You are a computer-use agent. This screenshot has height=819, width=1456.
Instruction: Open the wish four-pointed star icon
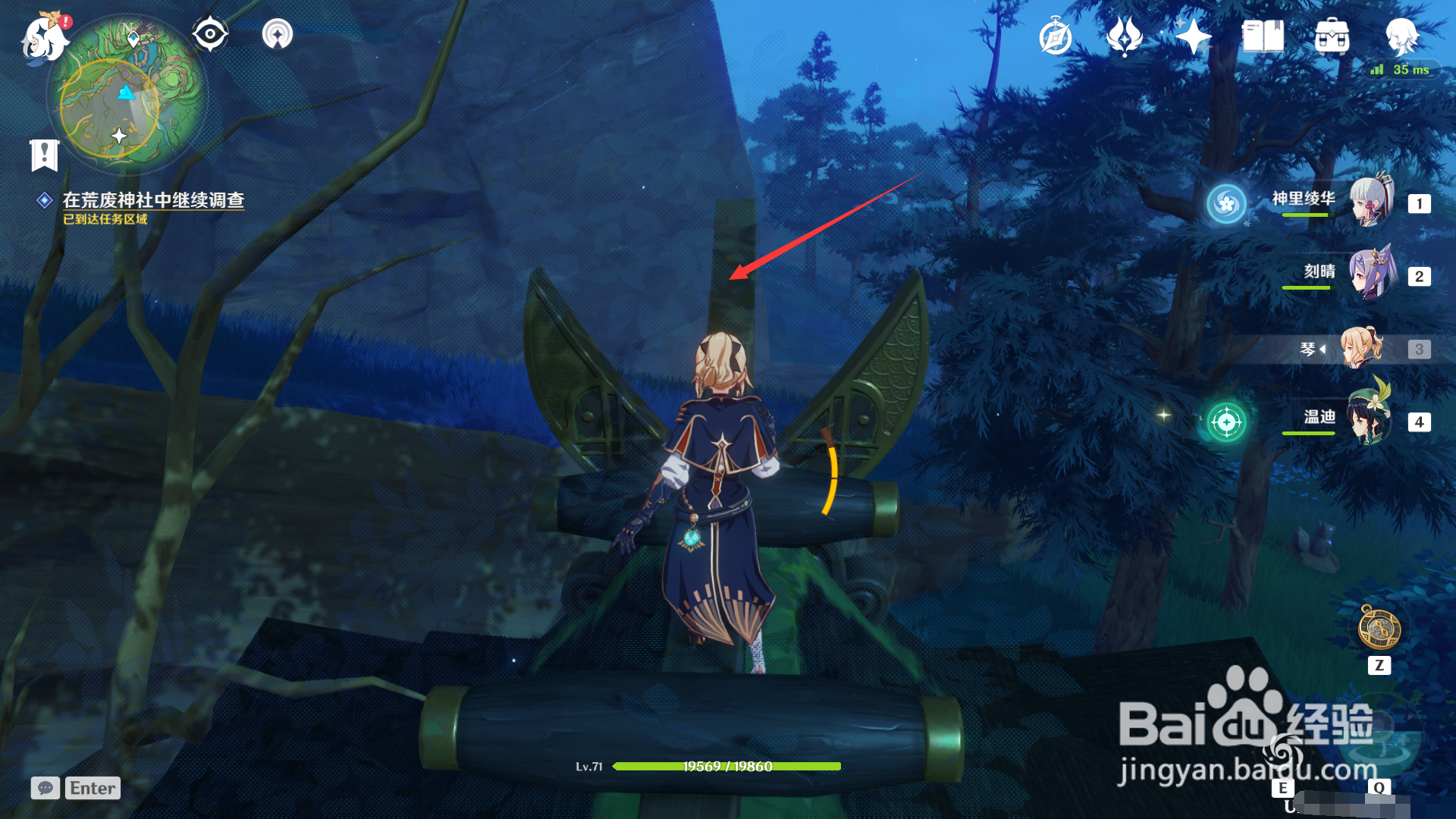(x=1193, y=36)
